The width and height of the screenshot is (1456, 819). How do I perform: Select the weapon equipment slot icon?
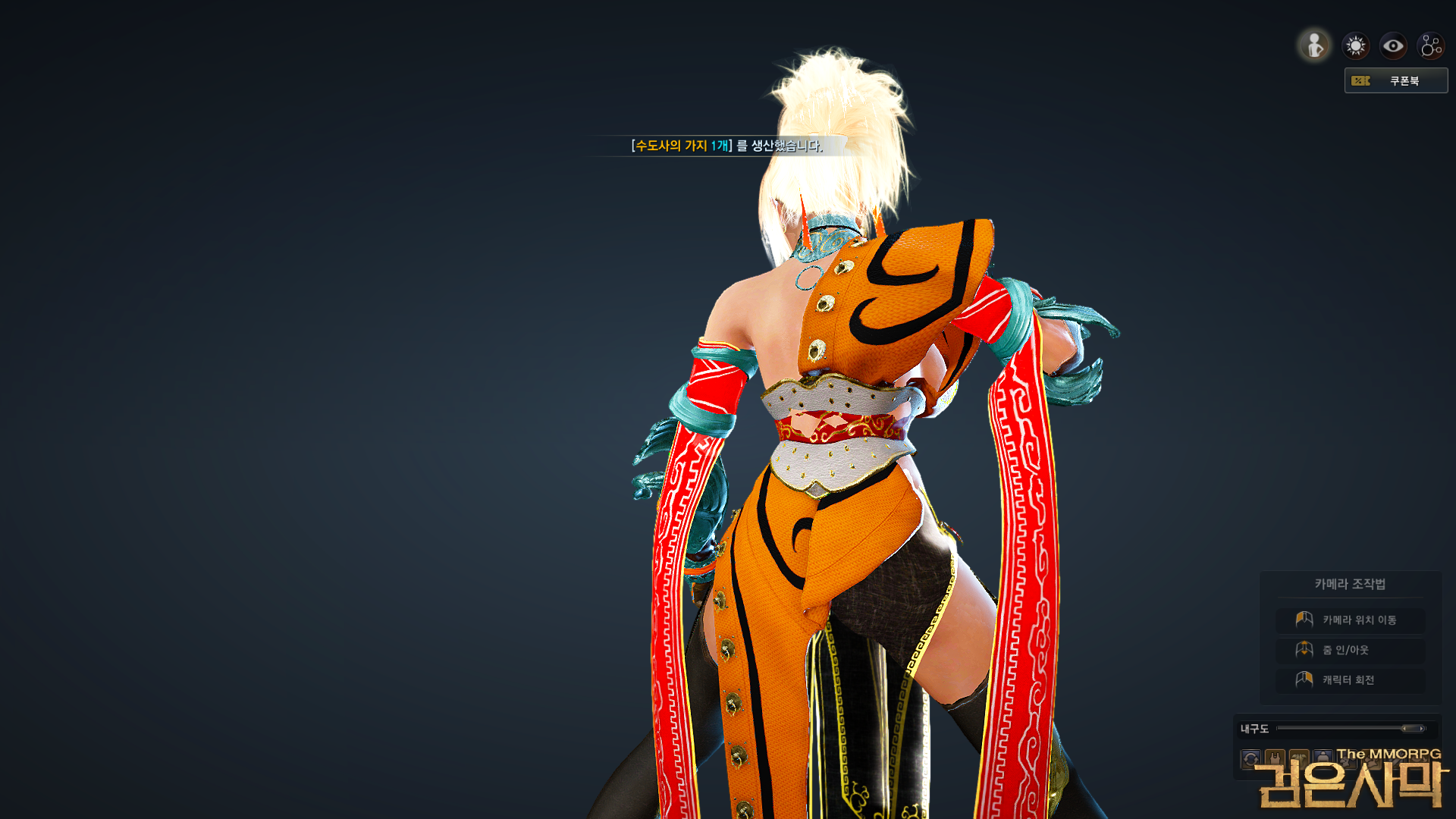click(x=1396, y=758)
